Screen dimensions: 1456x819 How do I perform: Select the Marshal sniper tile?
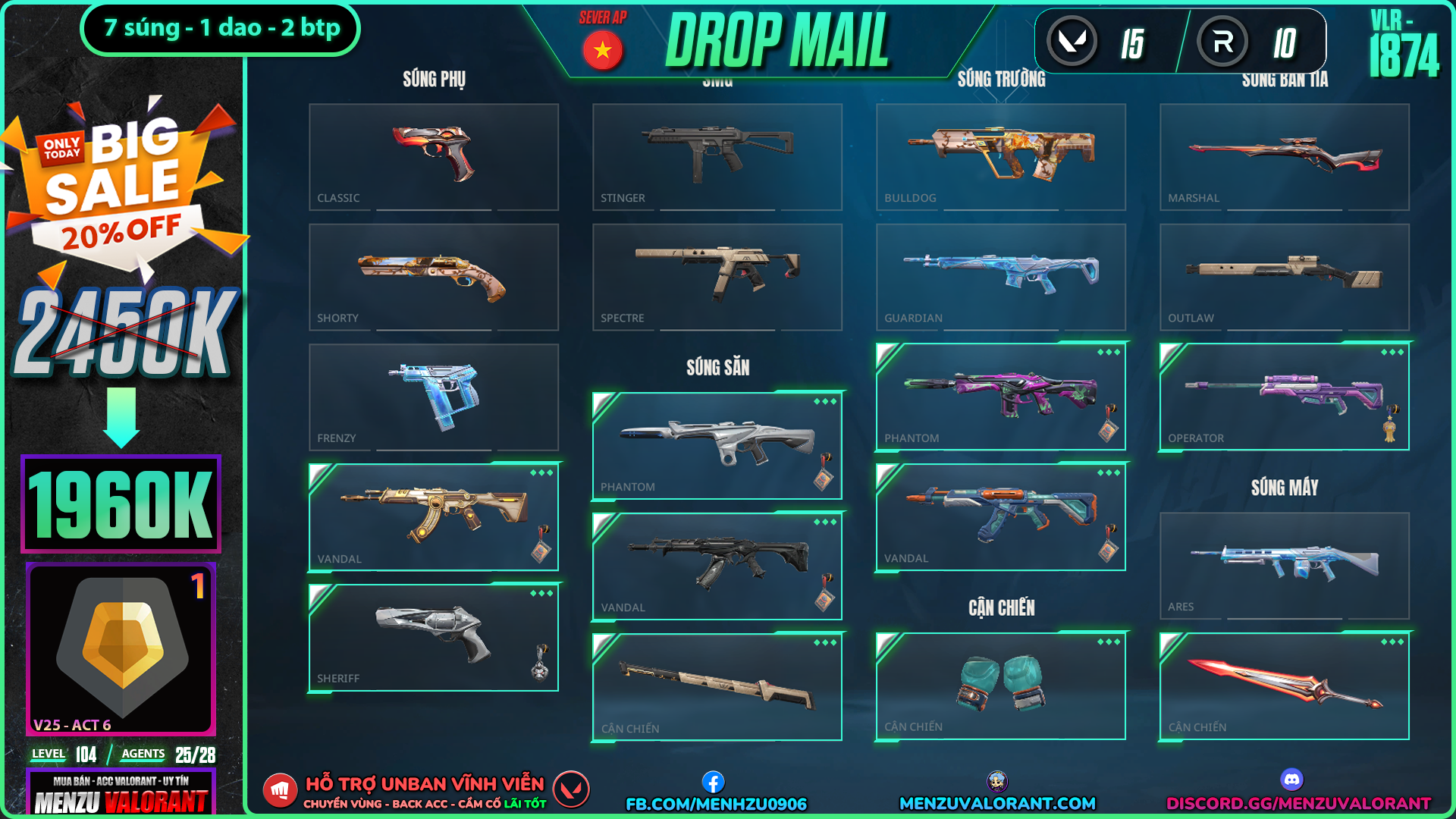pyautogui.click(x=1284, y=157)
